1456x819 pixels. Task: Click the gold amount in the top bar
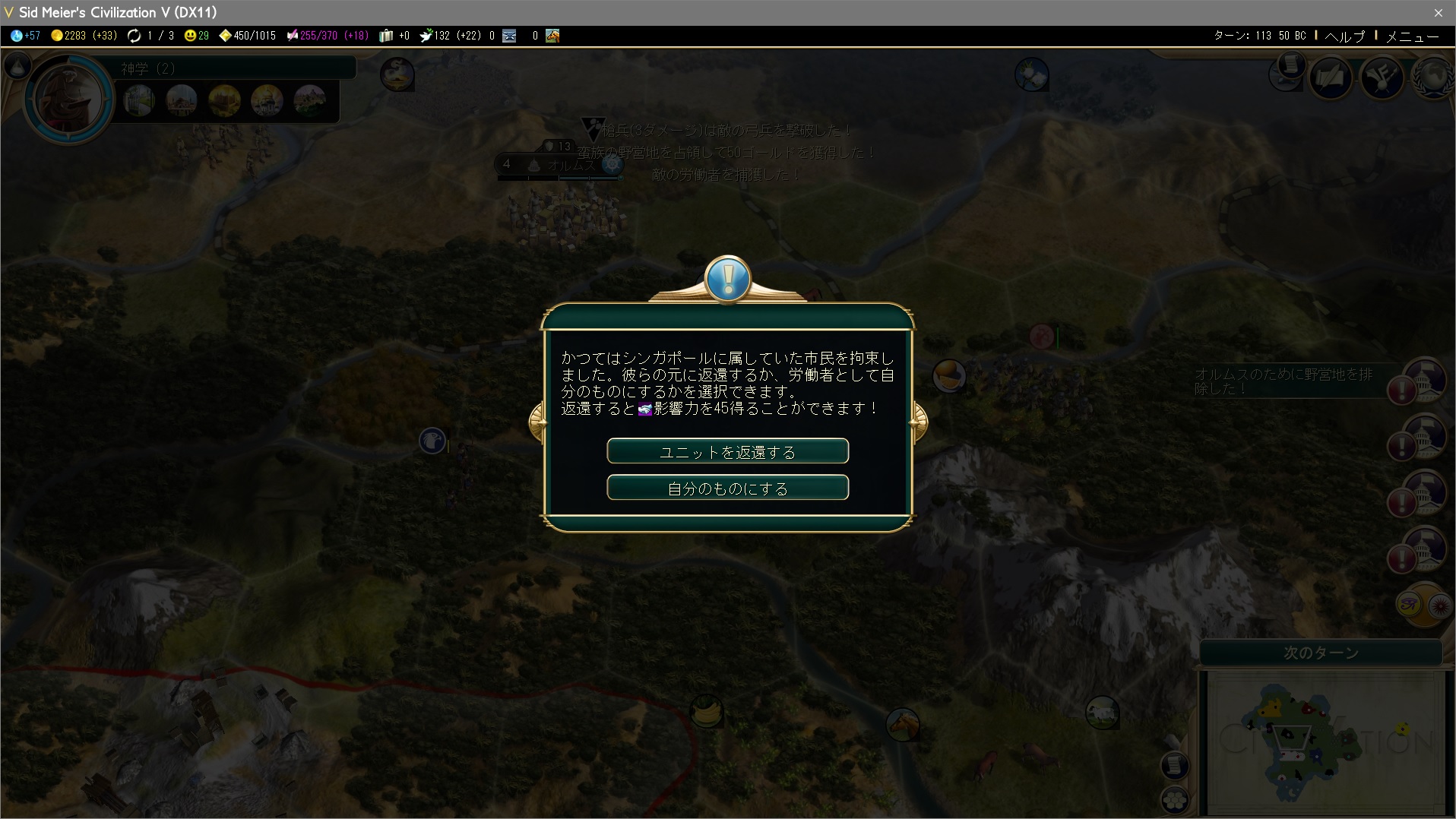pyautogui.click(x=84, y=36)
